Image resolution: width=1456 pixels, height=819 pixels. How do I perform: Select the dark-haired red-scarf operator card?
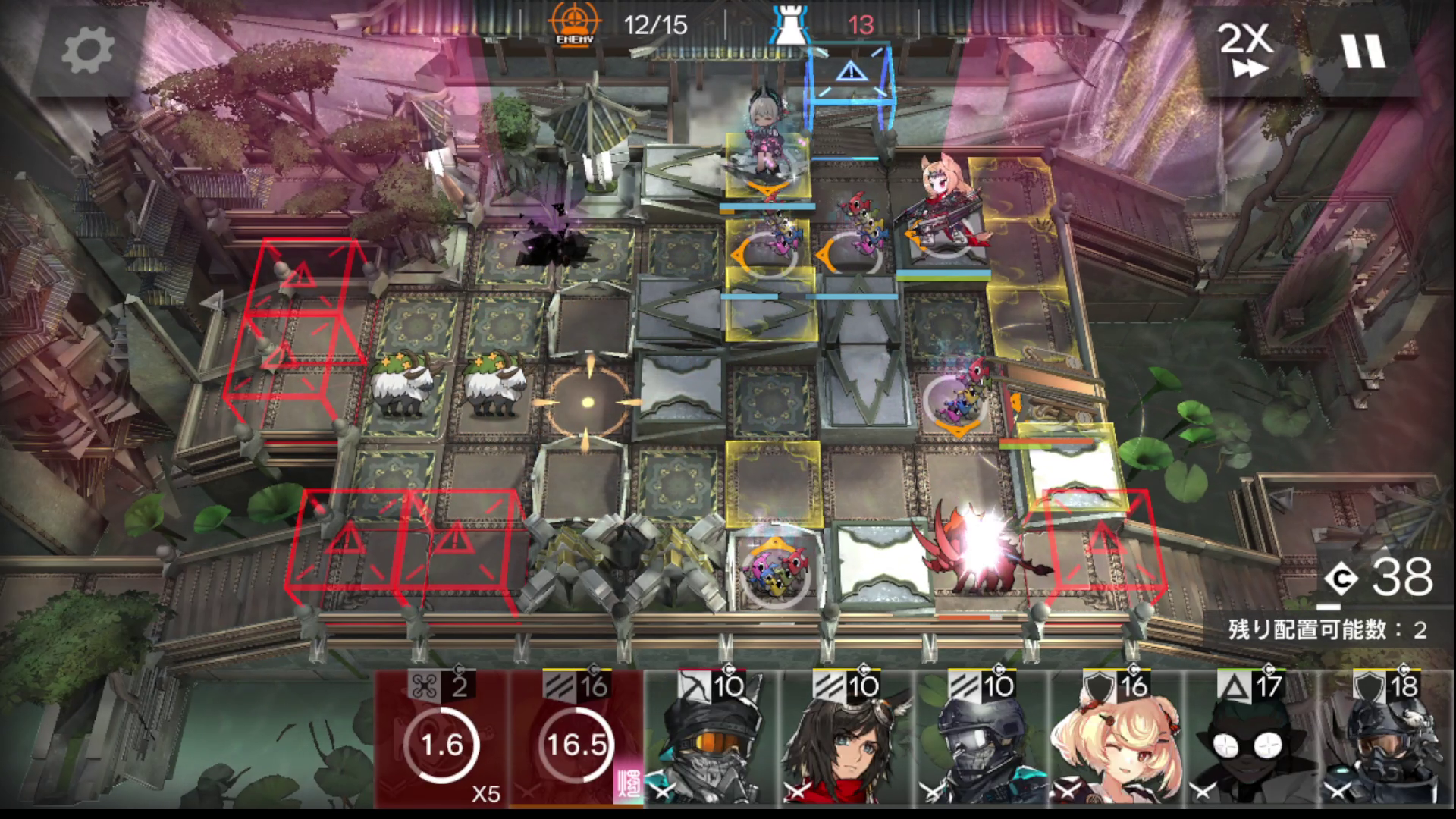click(x=847, y=739)
